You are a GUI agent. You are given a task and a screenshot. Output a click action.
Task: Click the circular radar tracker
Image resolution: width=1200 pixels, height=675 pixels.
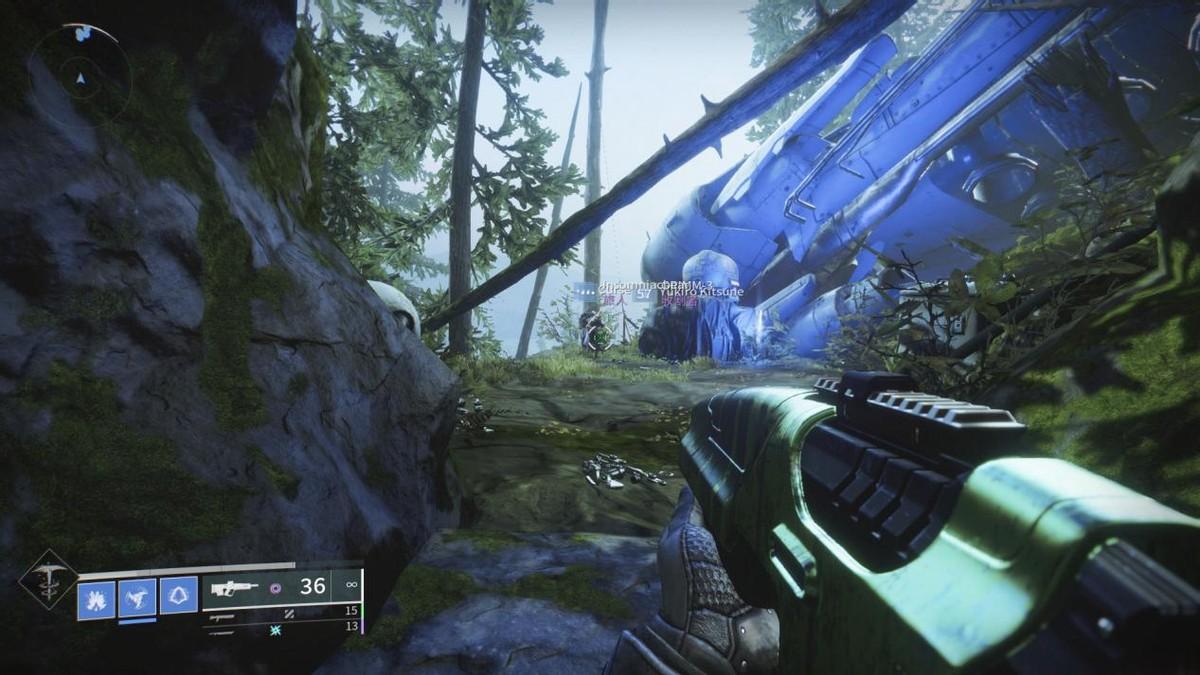pos(81,72)
